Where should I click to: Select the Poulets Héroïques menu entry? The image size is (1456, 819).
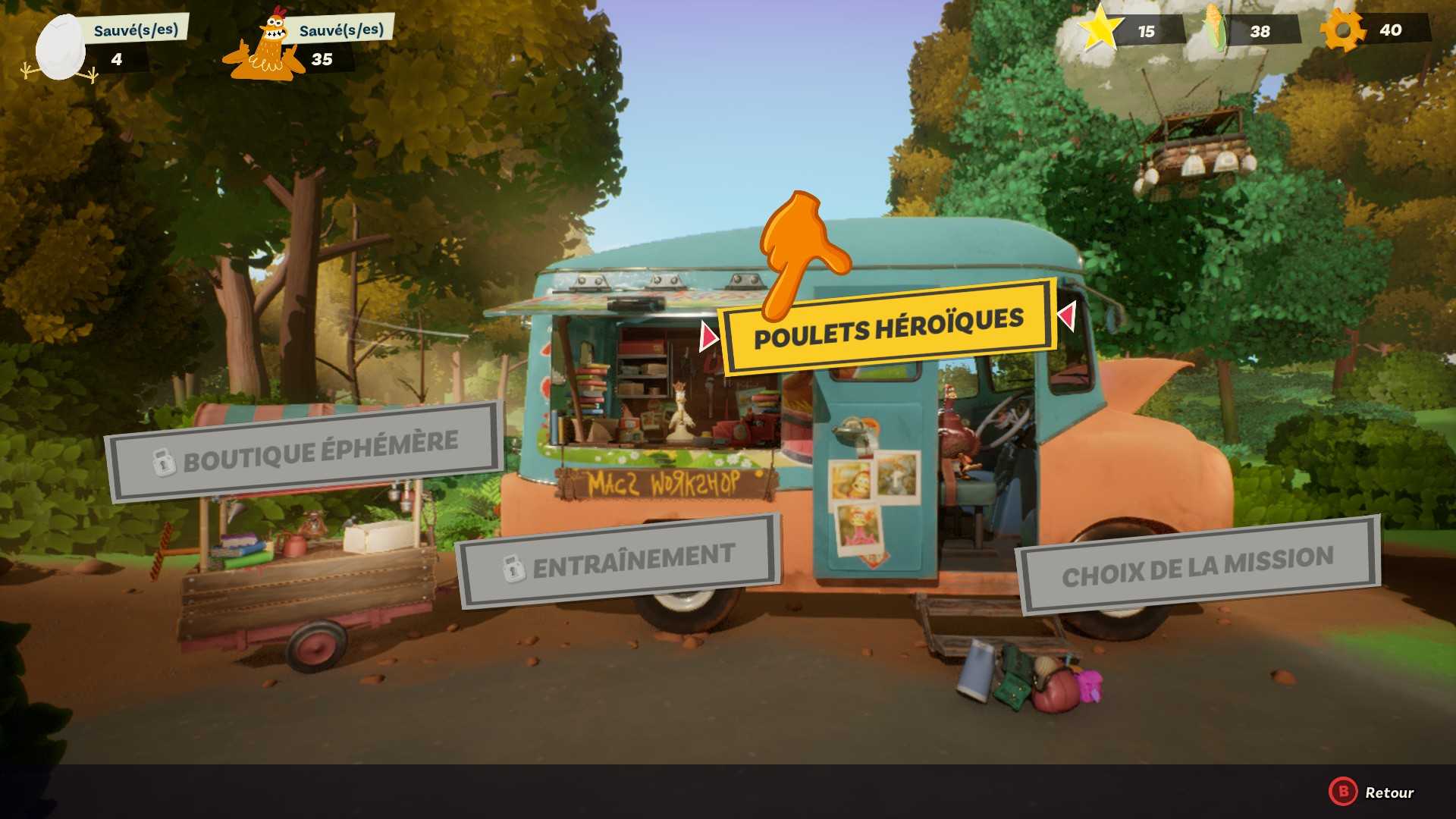click(888, 328)
